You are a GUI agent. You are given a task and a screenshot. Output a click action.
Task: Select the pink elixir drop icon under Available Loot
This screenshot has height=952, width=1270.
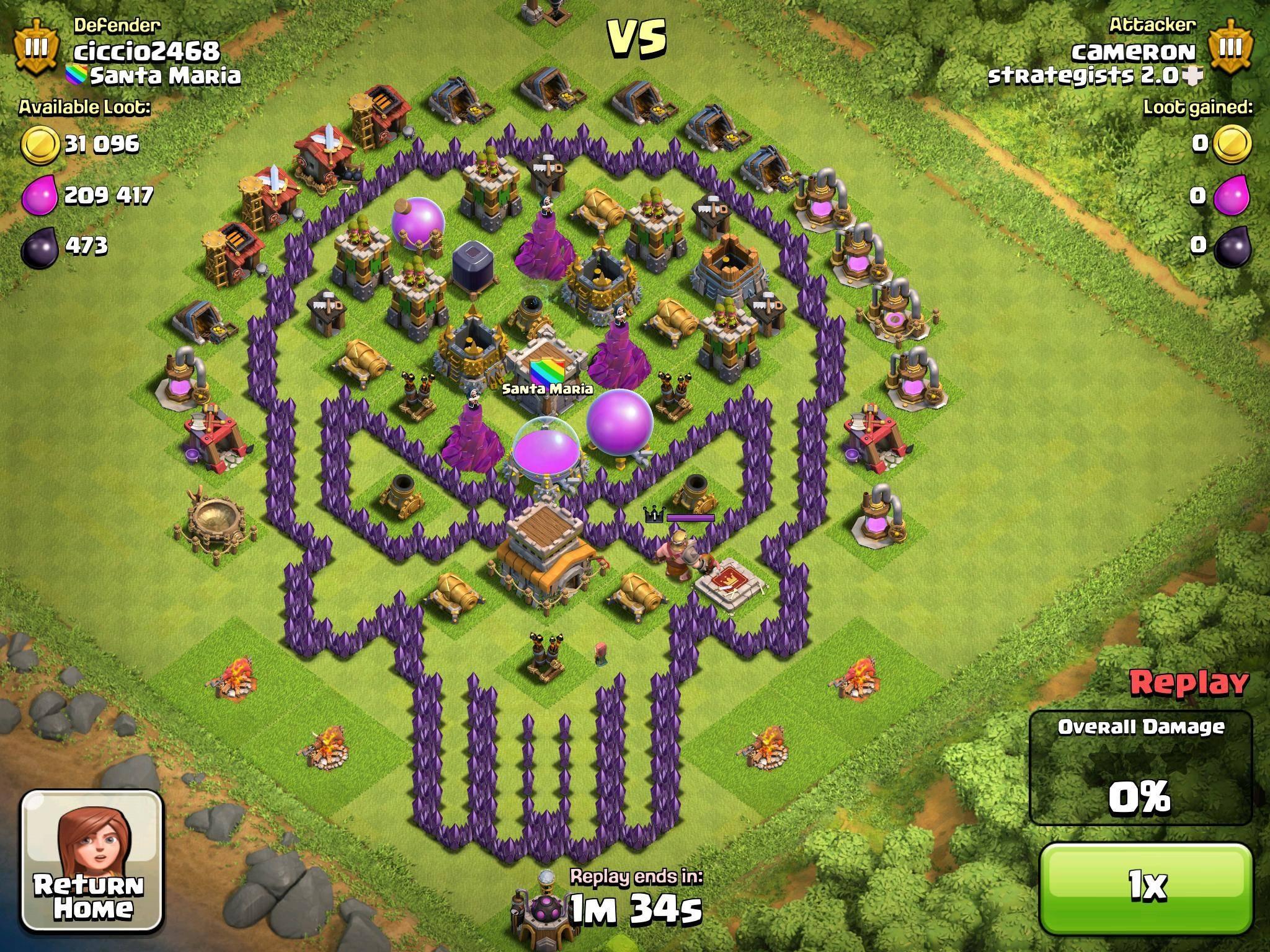(x=38, y=195)
